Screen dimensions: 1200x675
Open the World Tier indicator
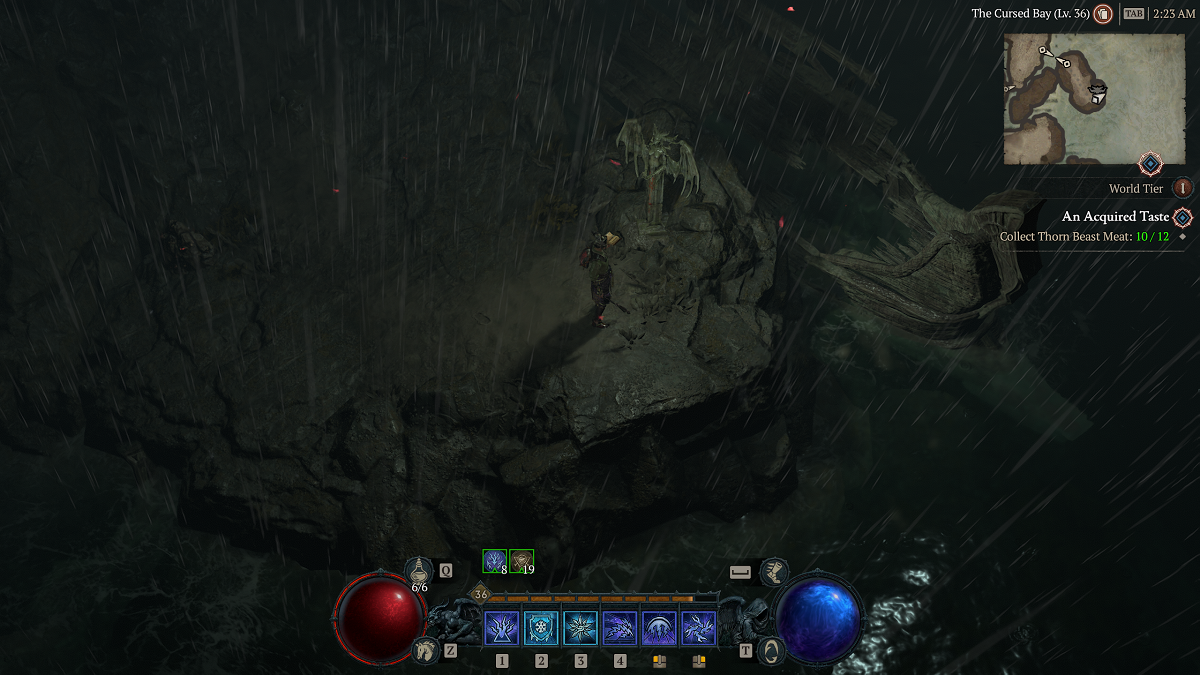coord(1183,188)
